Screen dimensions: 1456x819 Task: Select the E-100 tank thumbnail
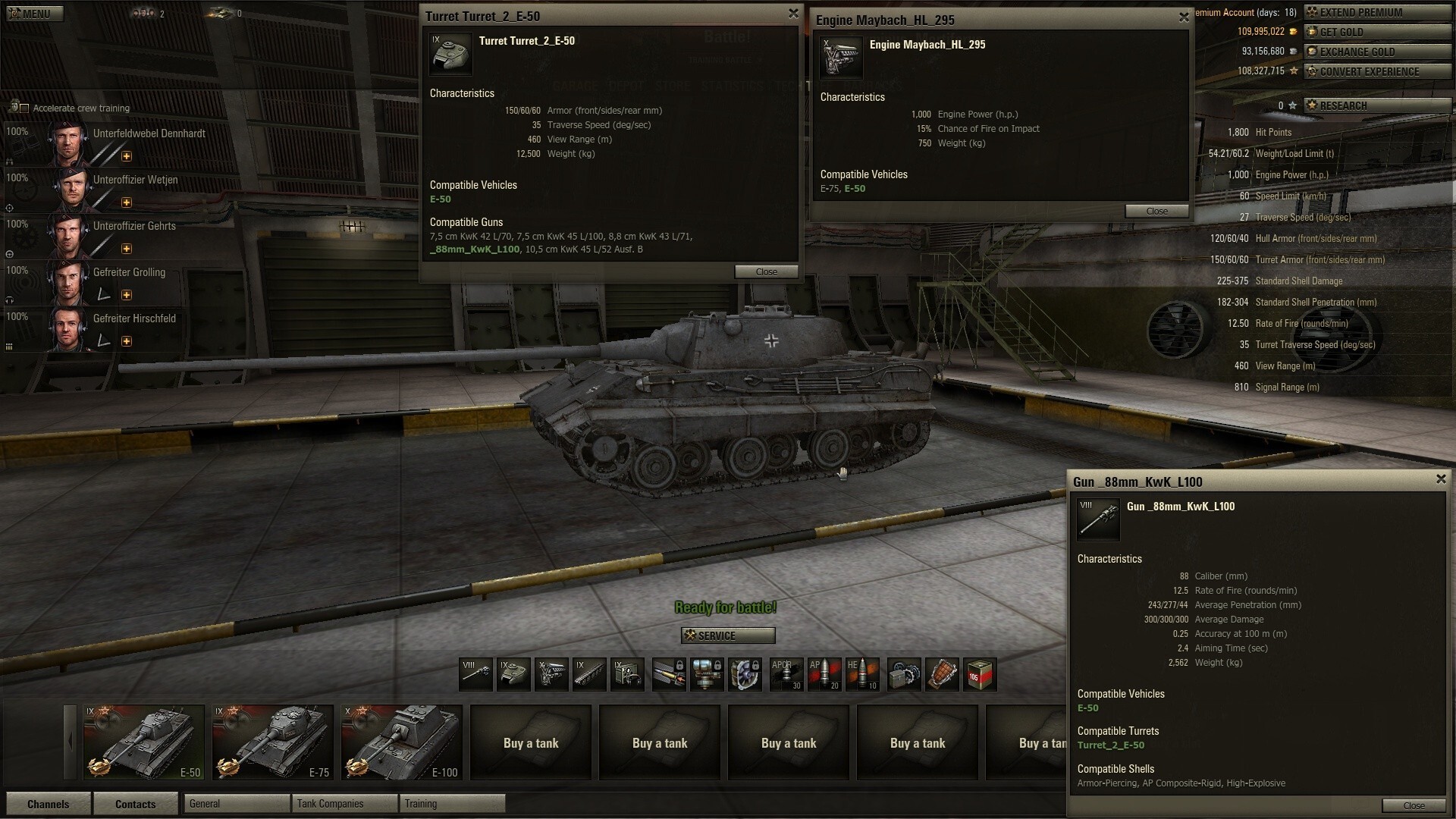tap(402, 742)
